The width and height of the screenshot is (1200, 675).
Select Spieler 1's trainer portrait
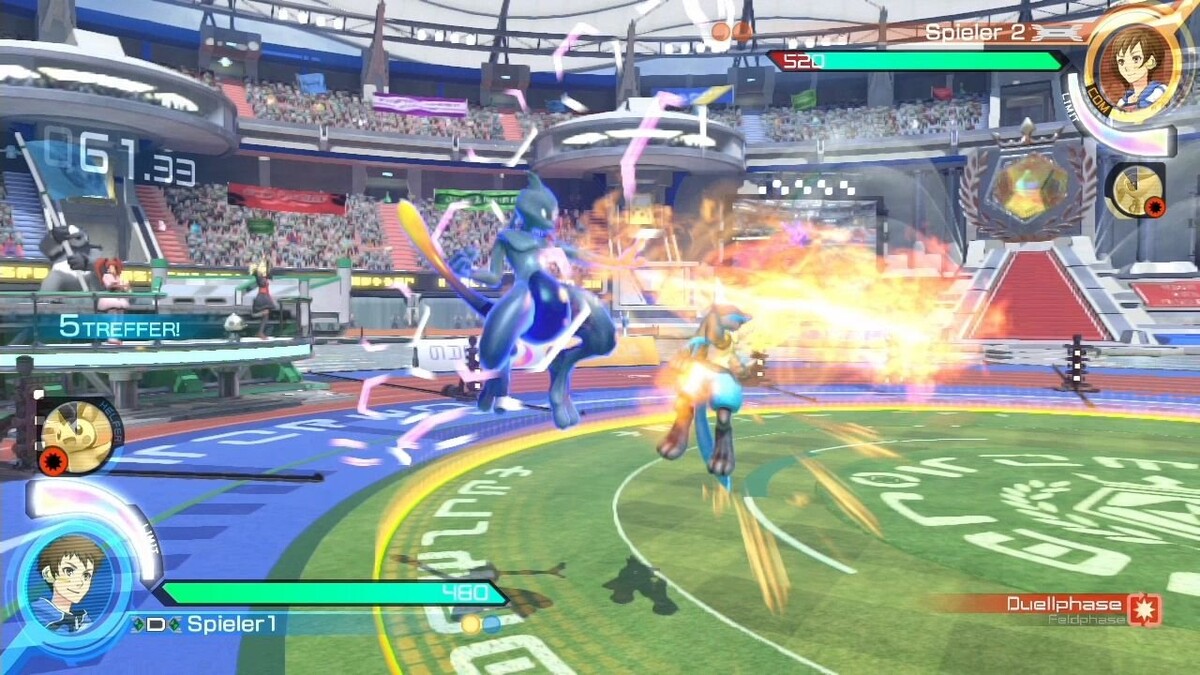tap(70, 581)
